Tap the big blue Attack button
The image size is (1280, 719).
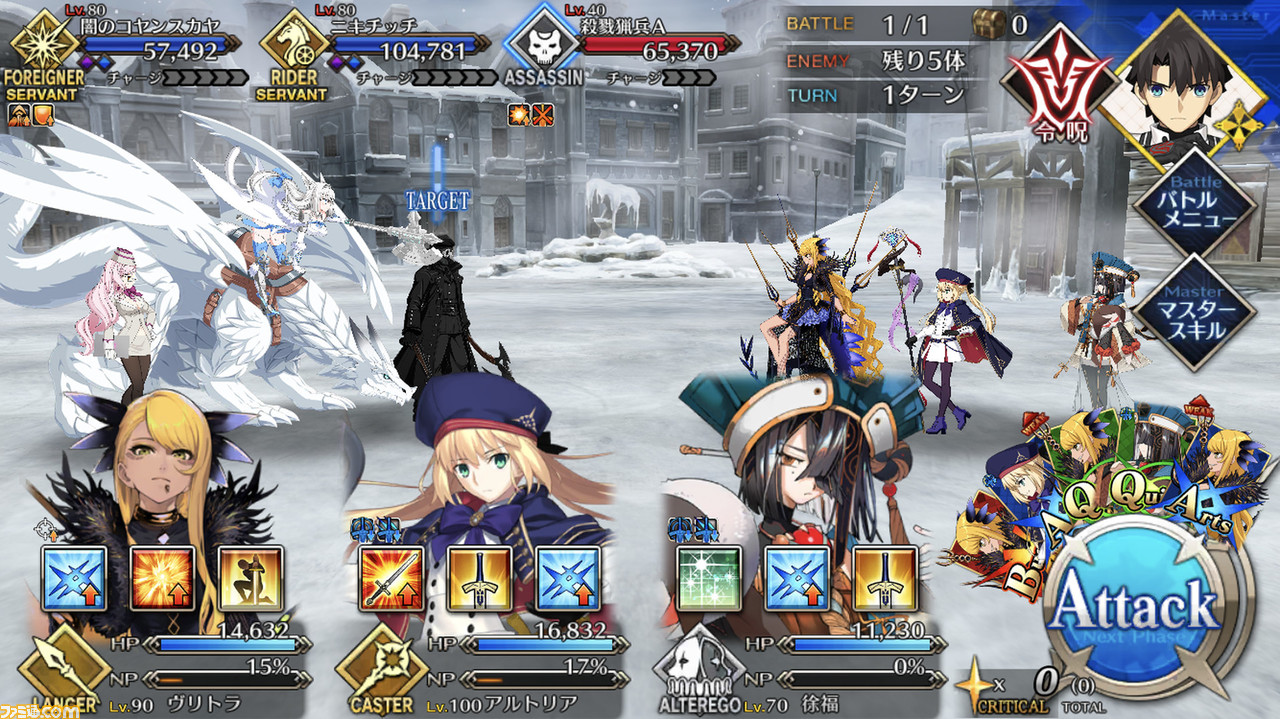click(1147, 606)
